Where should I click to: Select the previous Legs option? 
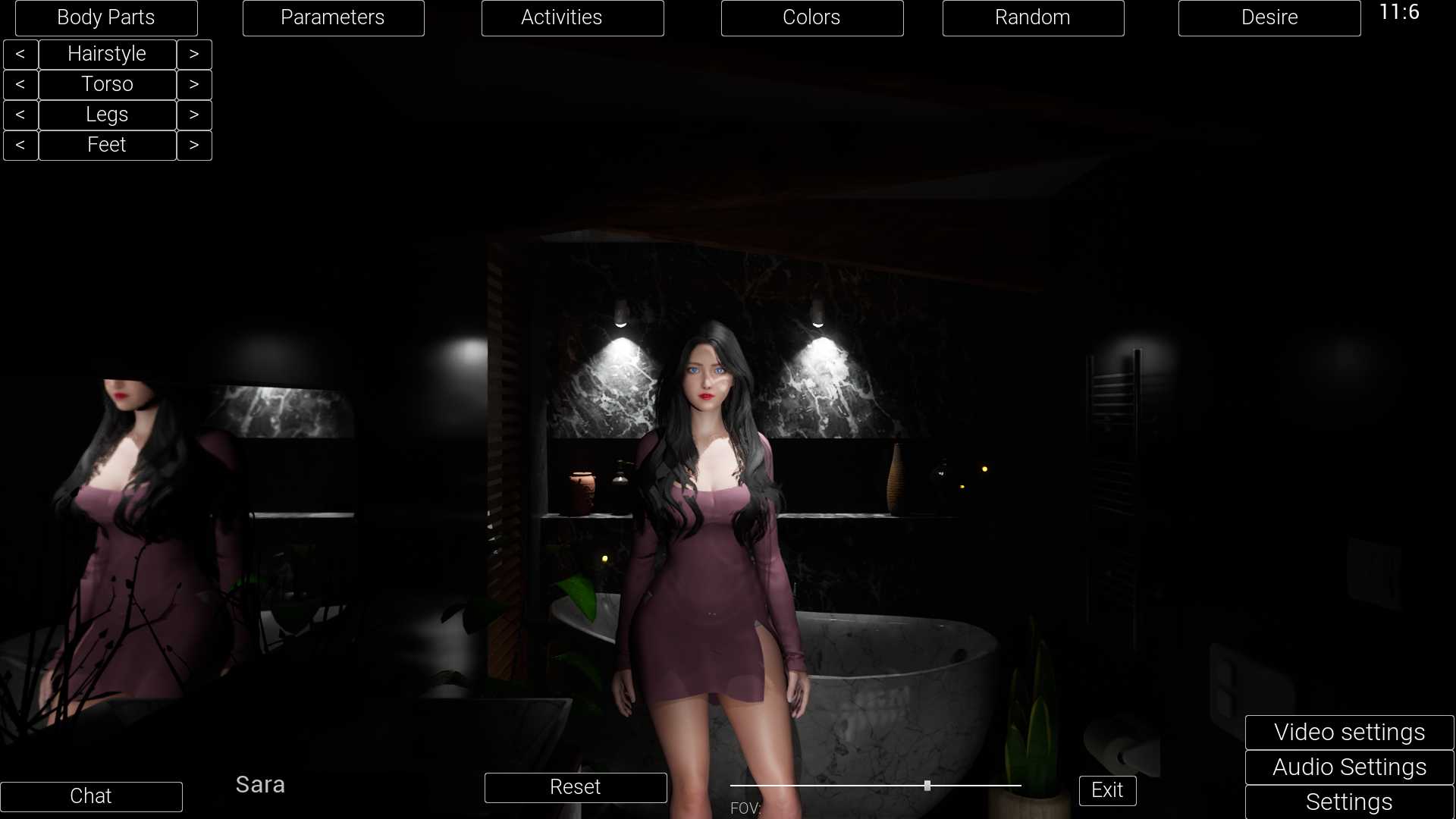pos(20,115)
